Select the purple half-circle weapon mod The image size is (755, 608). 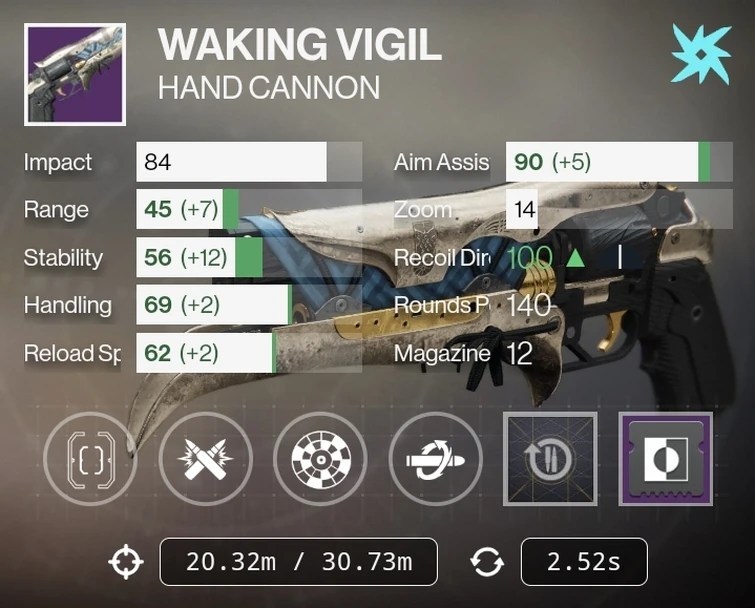point(665,458)
